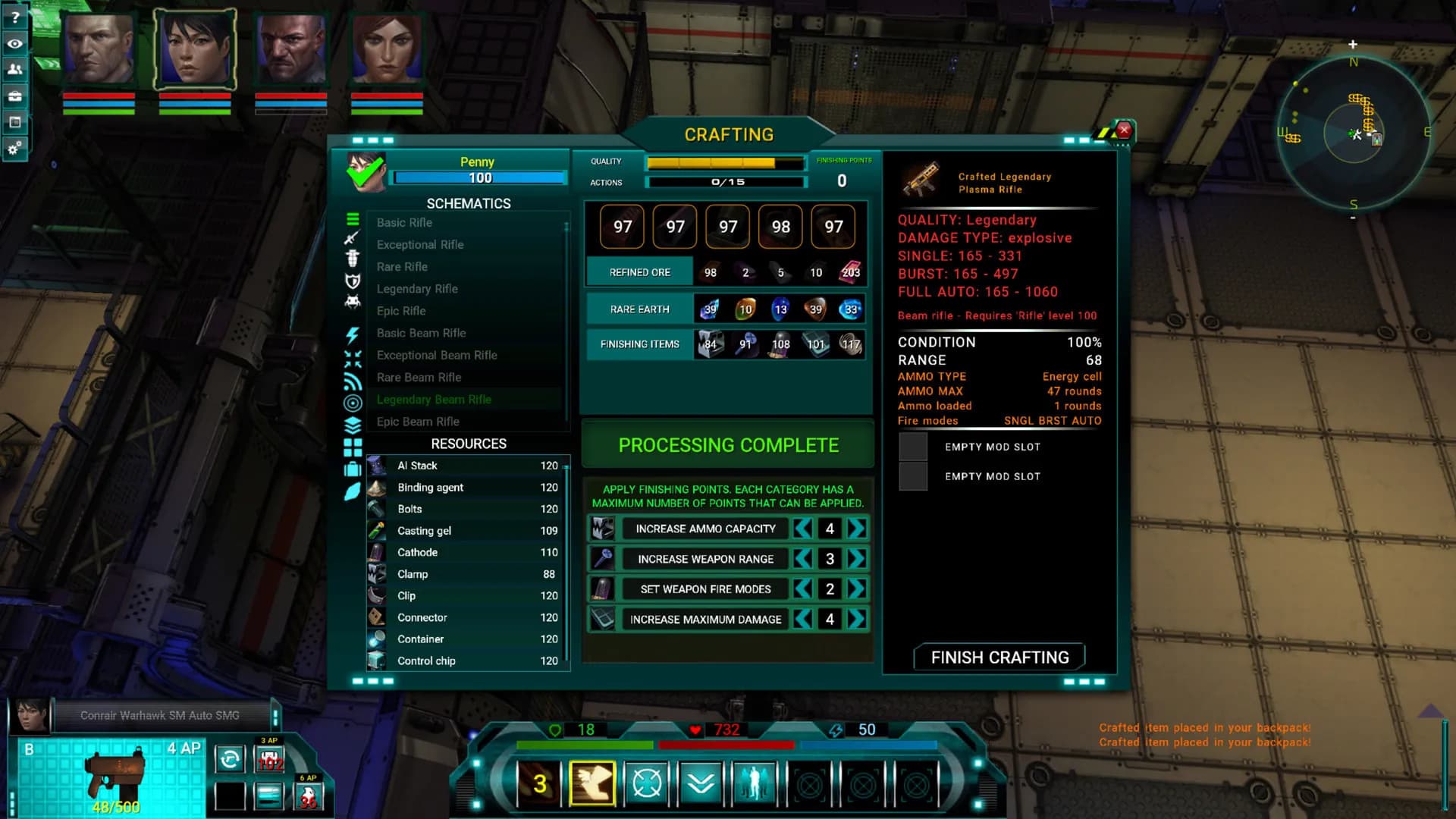Select the red-haired woman squad portrait

point(387,49)
